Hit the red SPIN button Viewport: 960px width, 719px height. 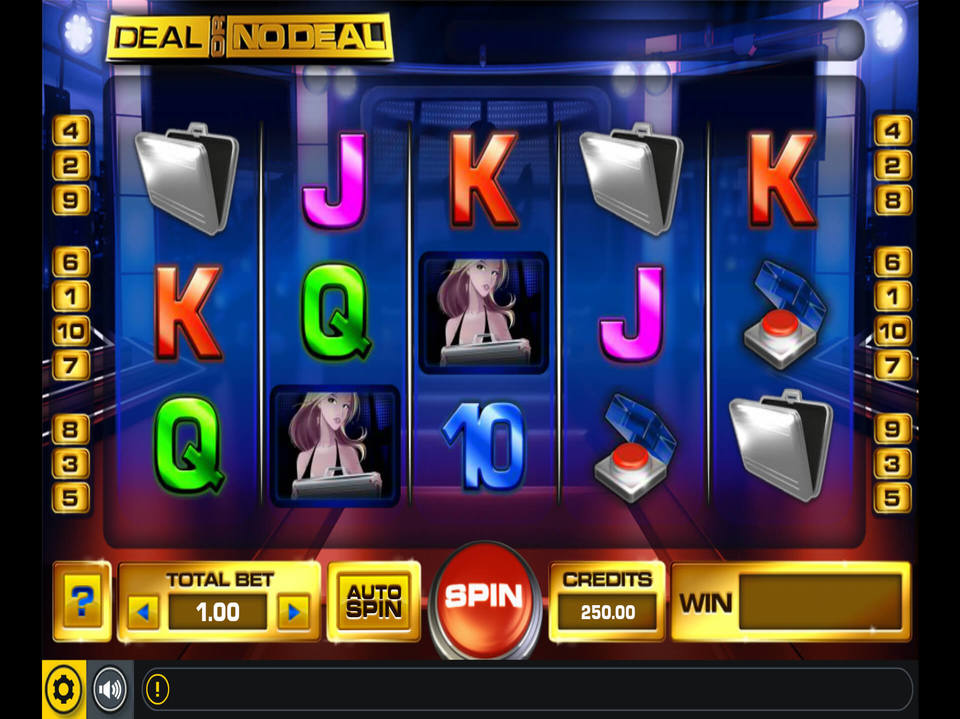484,597
